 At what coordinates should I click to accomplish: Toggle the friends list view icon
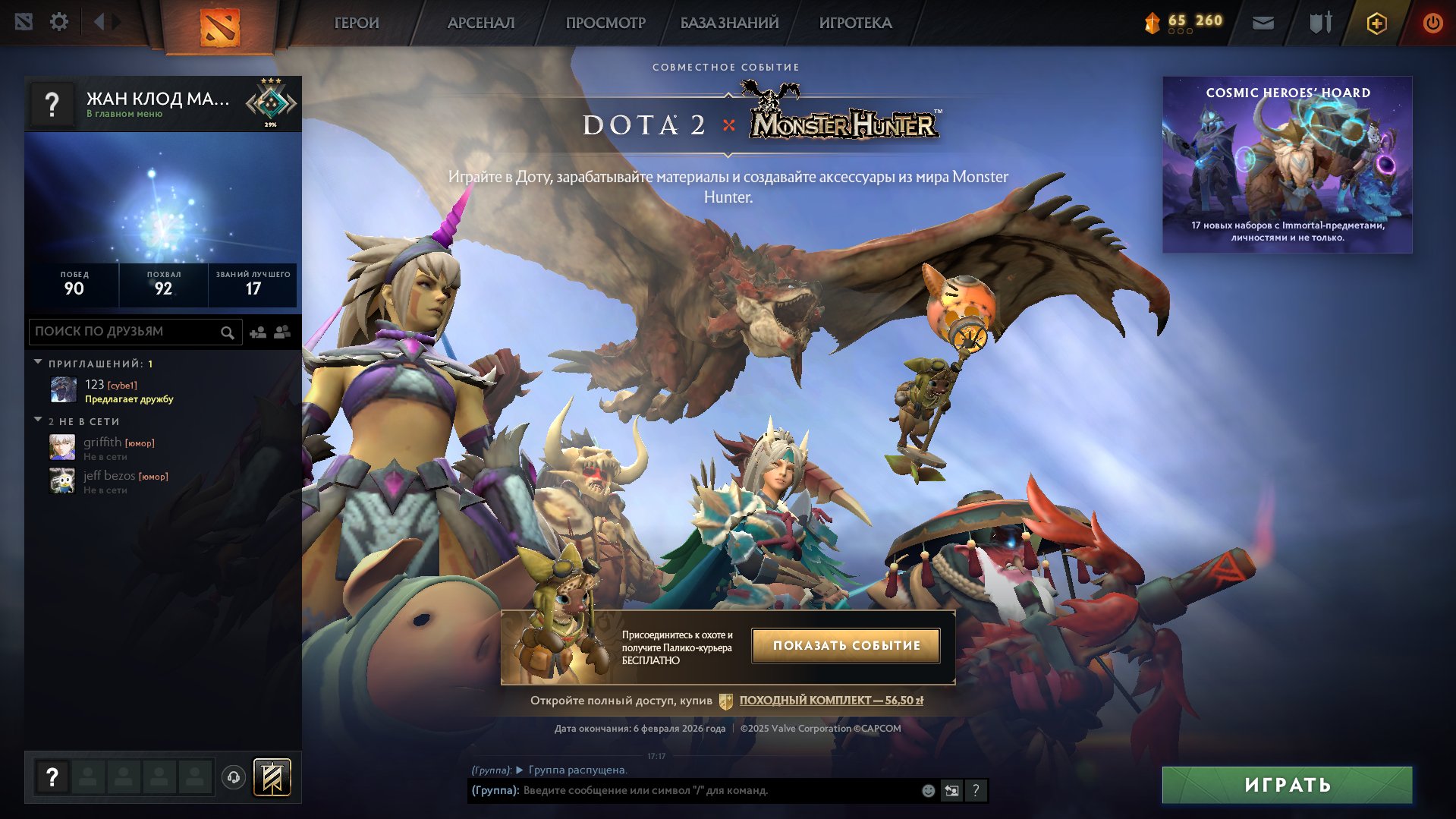tap(281, 332)
